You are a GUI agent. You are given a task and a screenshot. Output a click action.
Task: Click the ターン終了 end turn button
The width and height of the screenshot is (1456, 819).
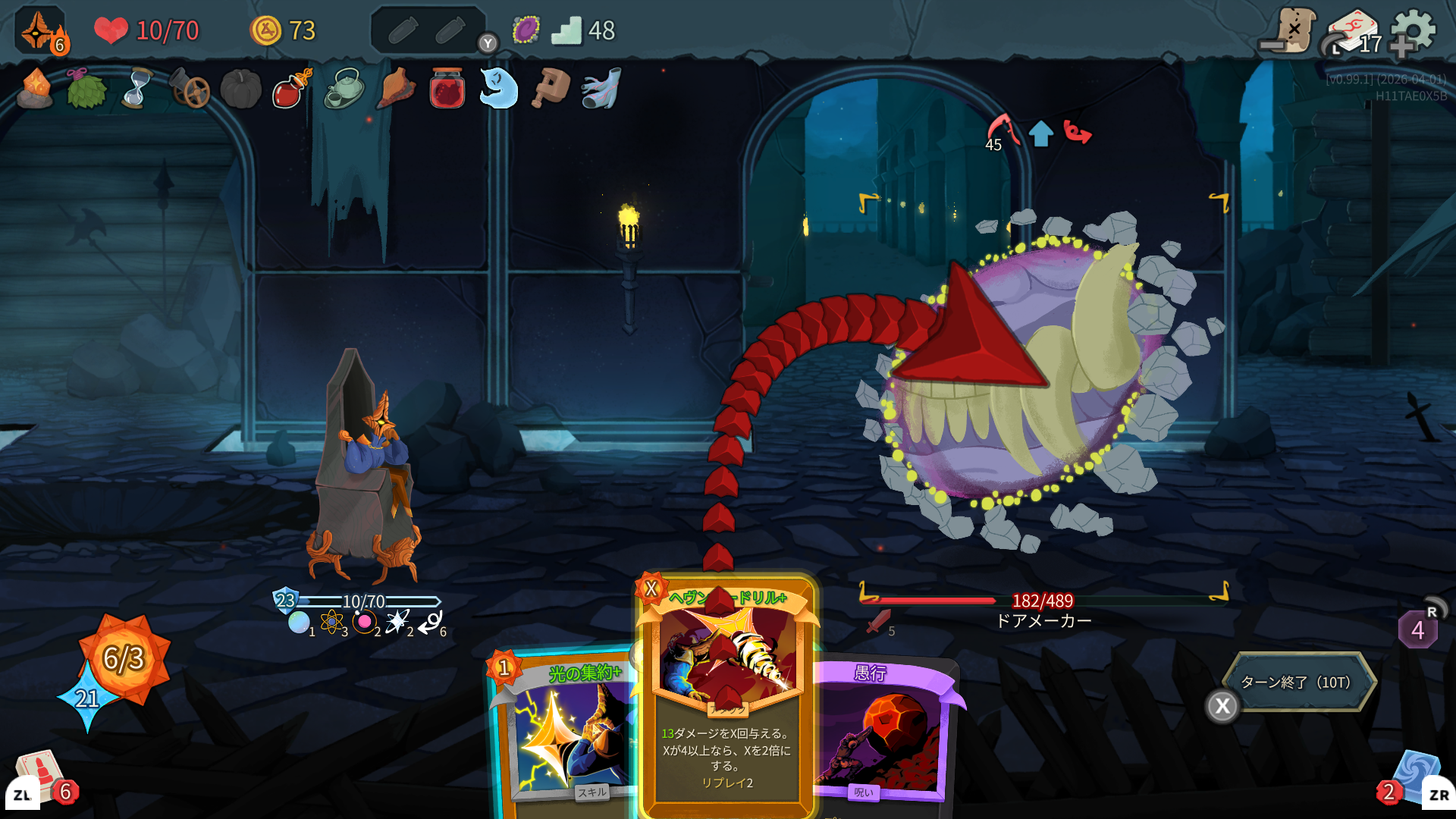point(1298,682)
